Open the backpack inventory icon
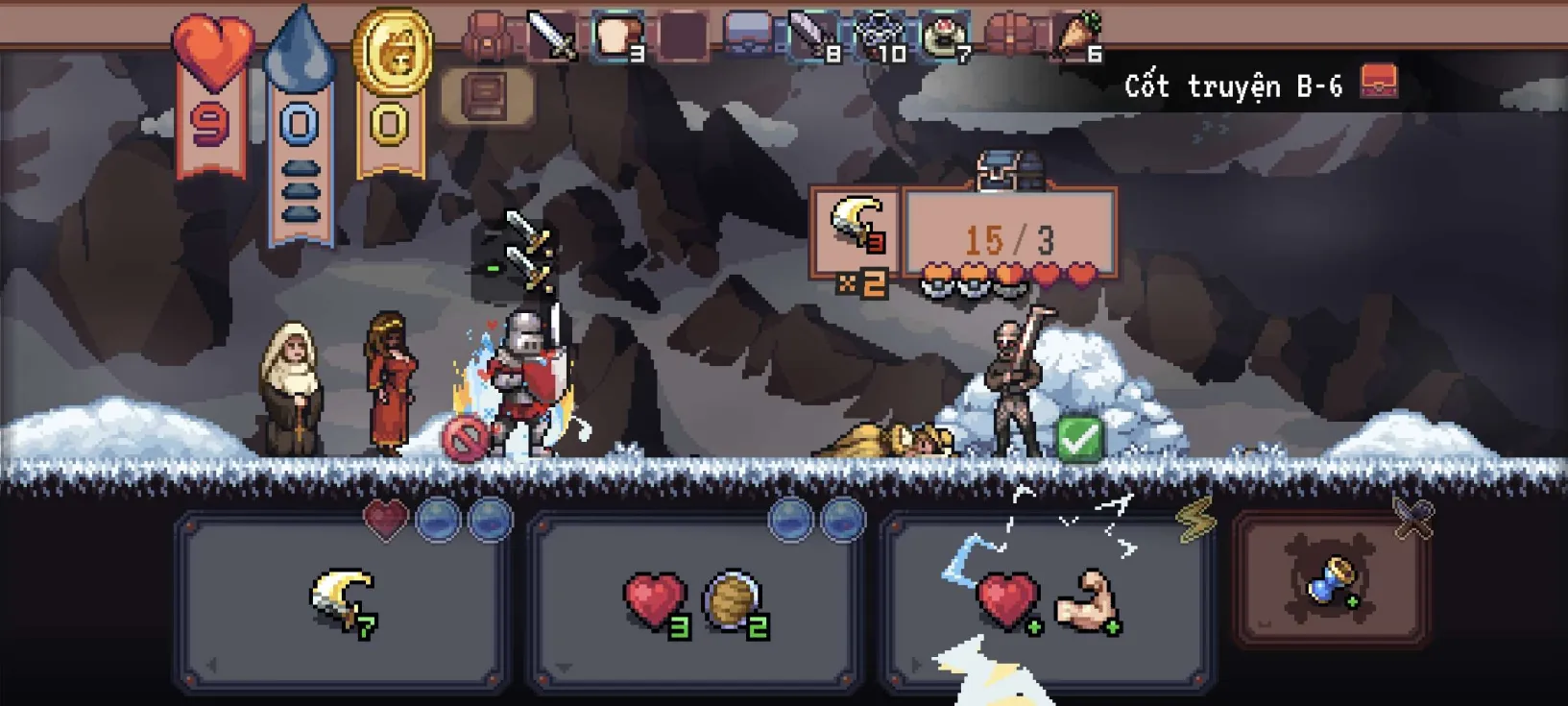 (487, 37)
